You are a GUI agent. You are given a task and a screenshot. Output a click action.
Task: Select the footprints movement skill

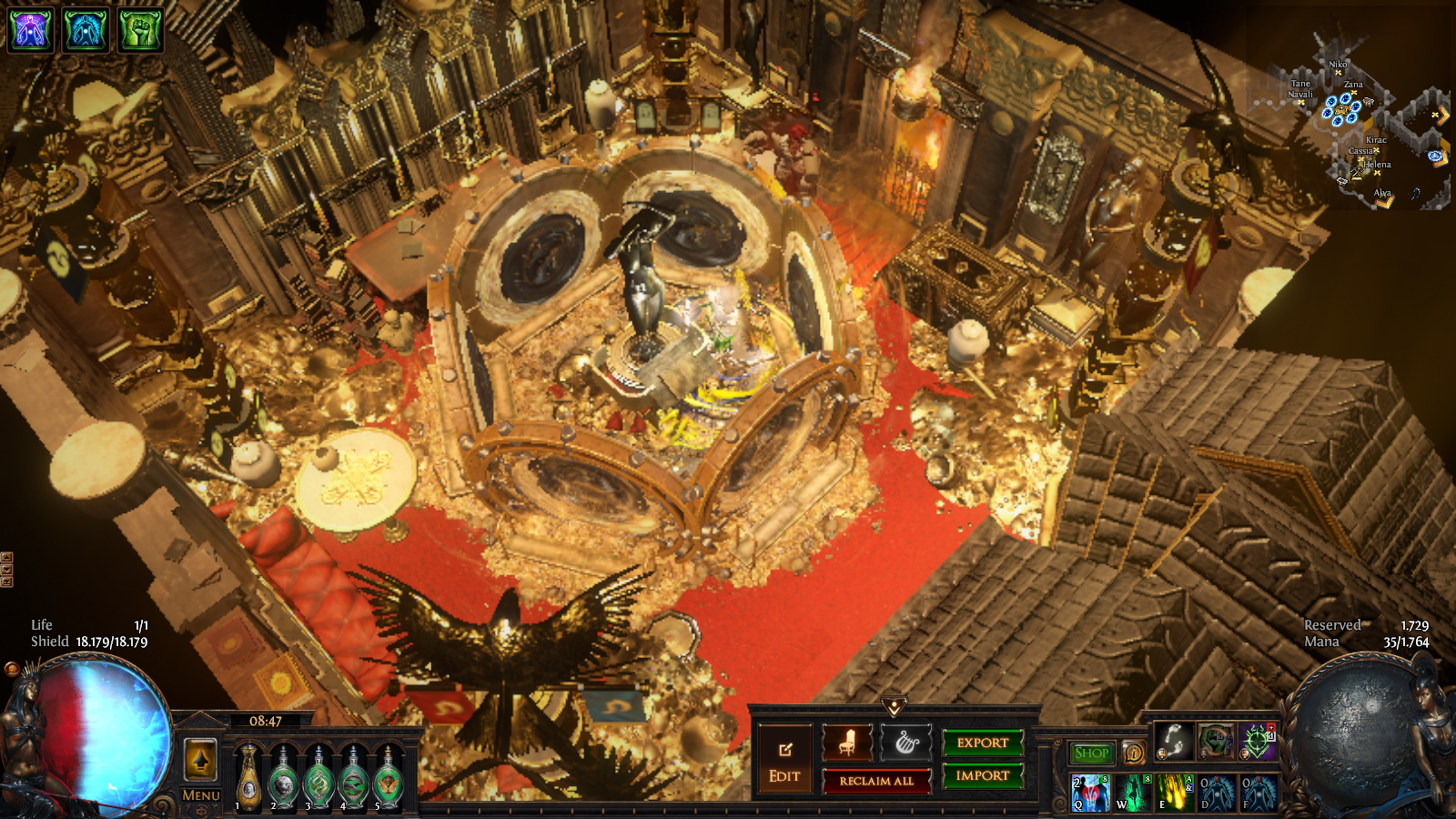[x=1174, y=742]
